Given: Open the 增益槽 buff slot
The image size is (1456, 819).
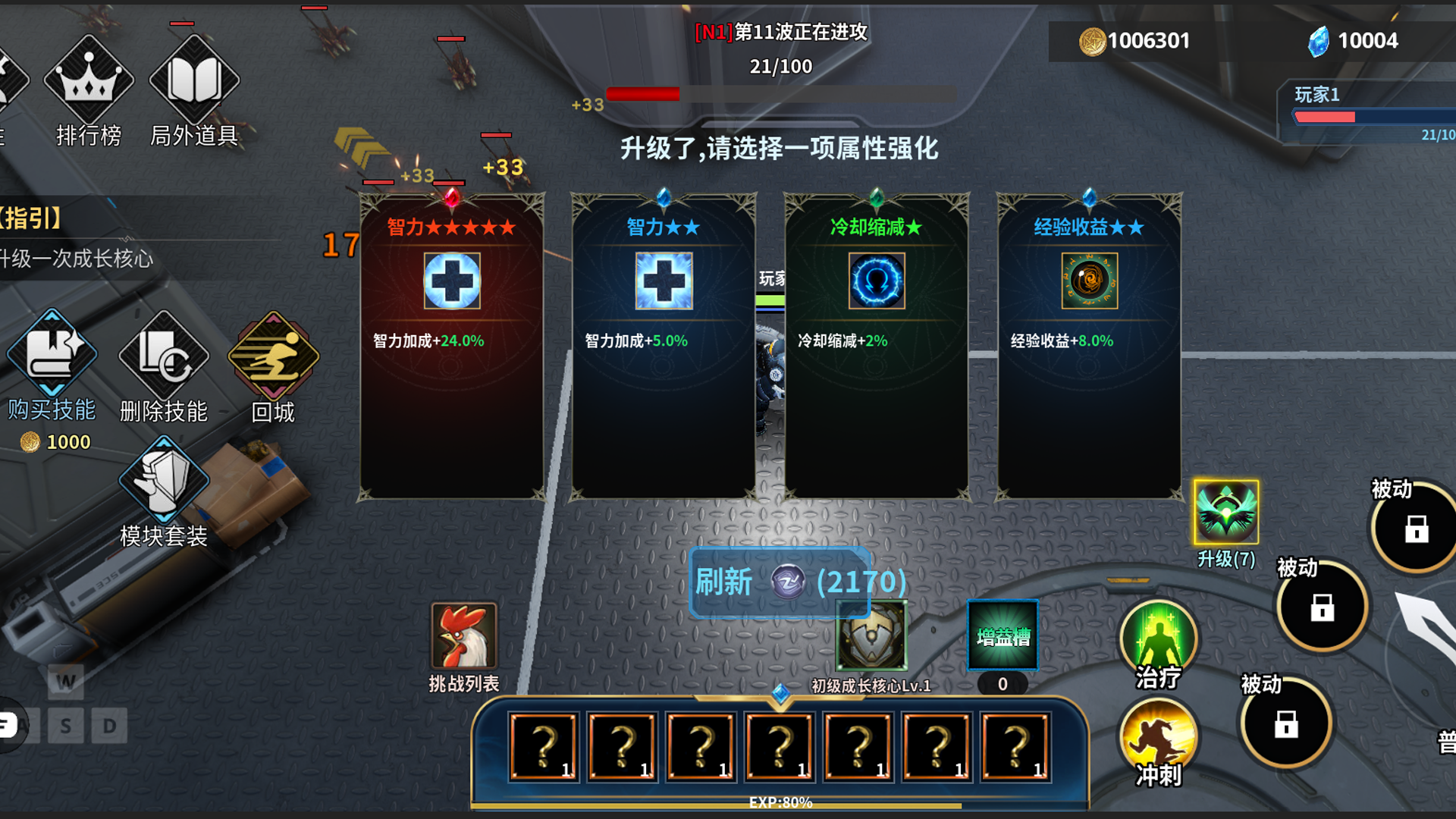Looking at the screenshot, I should tap(1003, 637).
